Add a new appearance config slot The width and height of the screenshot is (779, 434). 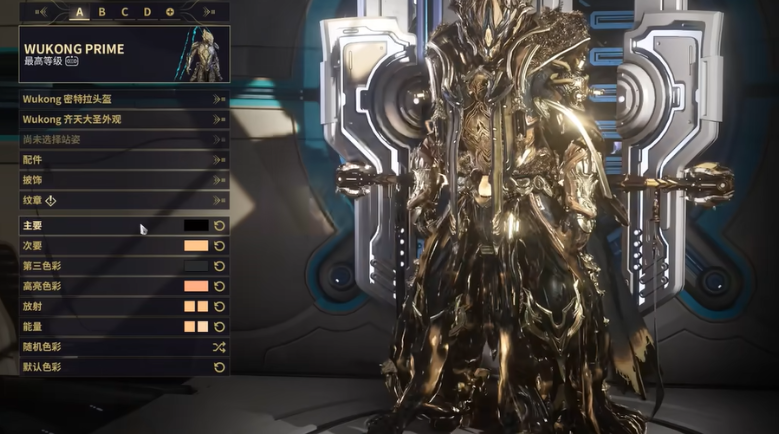click(x=170, y=12)
